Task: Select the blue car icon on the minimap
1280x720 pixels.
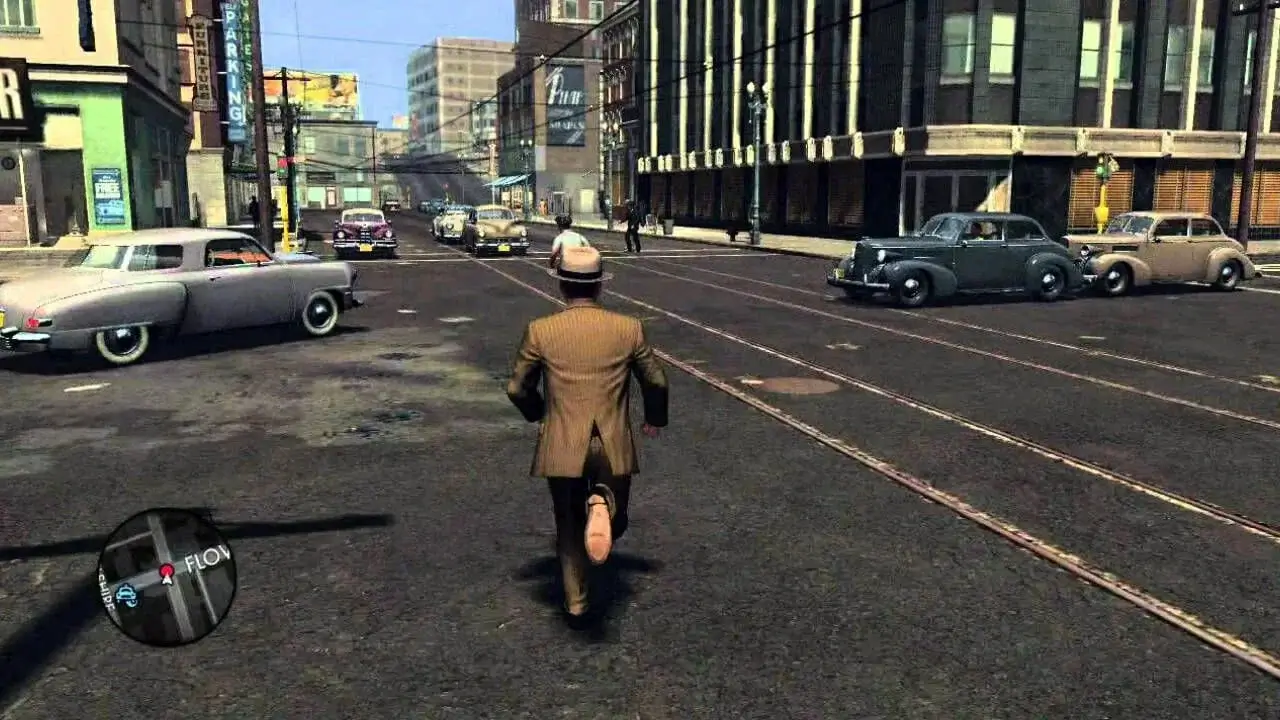Action: click(x=128, y=596)
